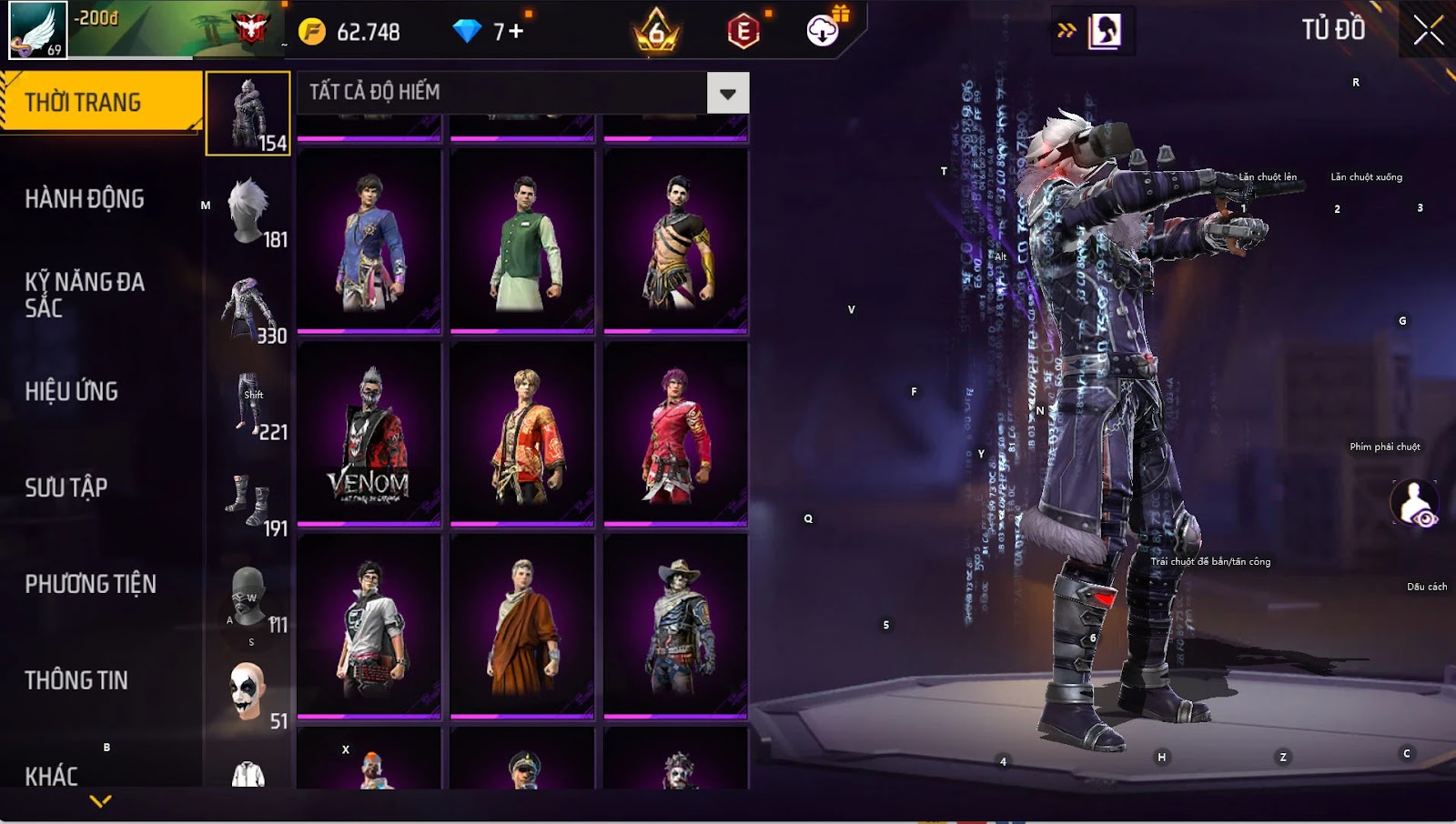Toggle the character preview eye icon
The height and width of the screenshot is (824, 1456).
point(1414,503)
